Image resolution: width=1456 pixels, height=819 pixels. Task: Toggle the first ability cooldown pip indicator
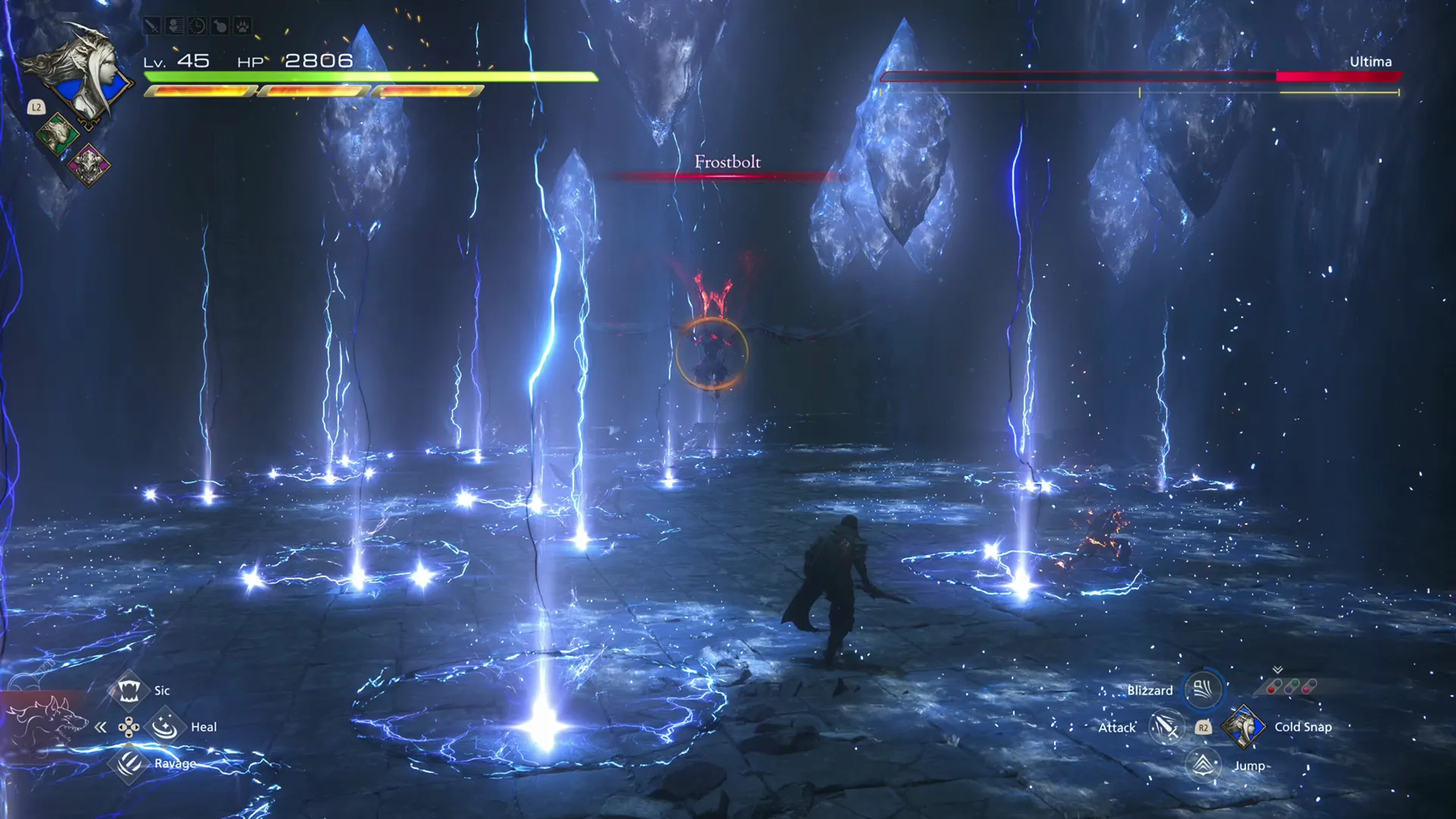coord(1272,690)
